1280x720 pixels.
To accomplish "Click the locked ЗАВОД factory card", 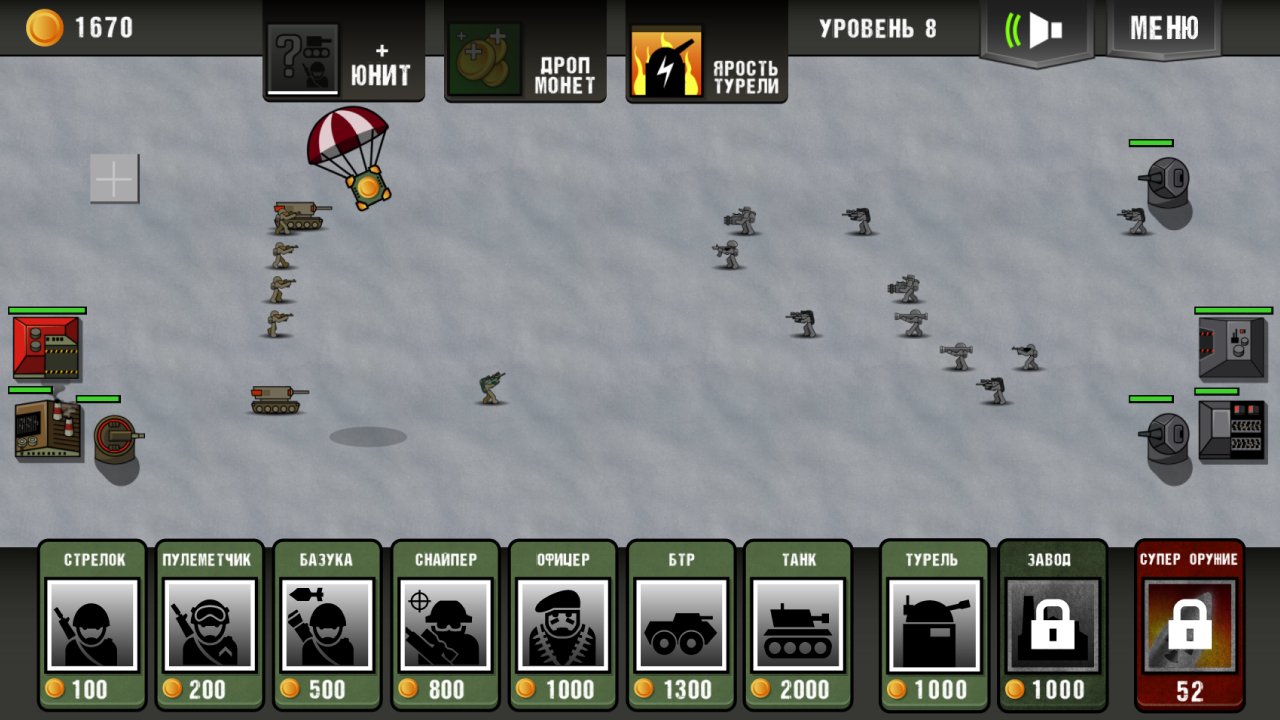I will 1051,625.
